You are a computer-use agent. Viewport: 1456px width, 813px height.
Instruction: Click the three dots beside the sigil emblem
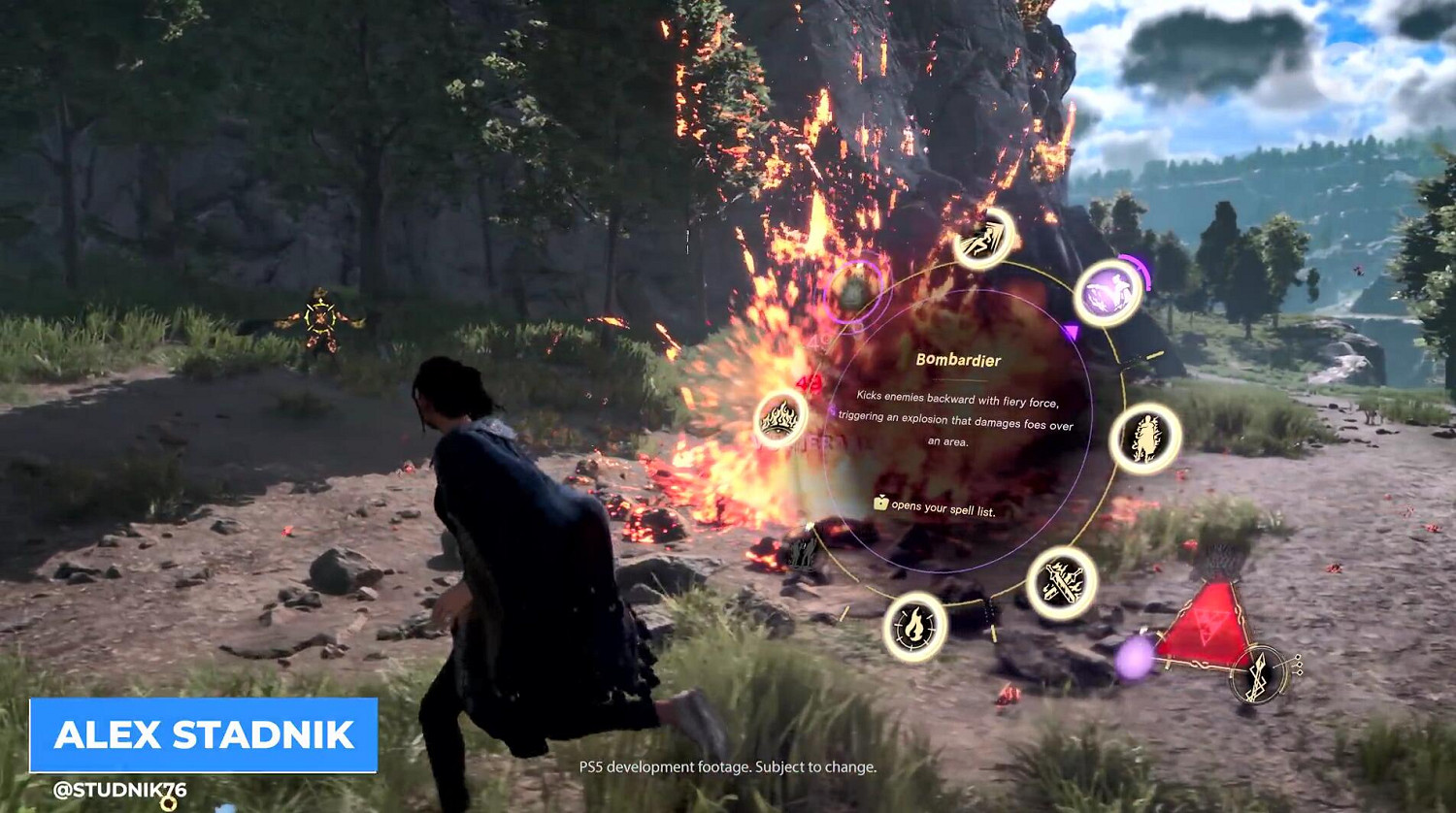tap(1301, 667)
